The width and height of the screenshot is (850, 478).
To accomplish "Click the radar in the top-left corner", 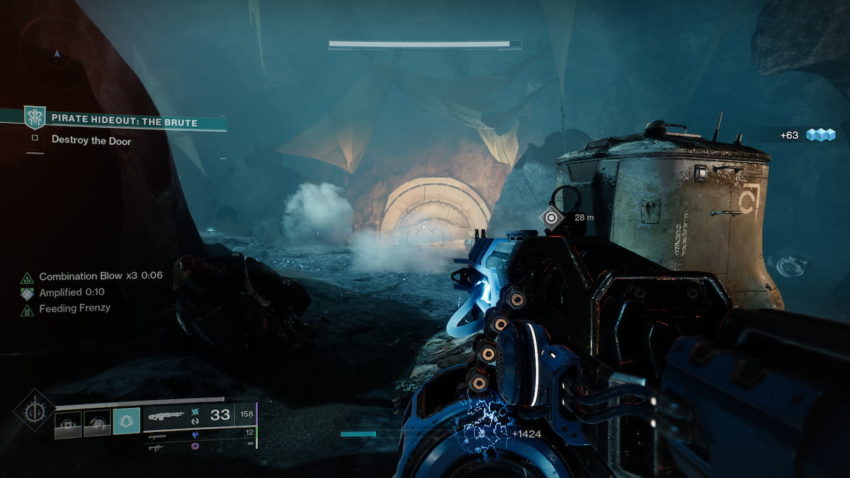I will [56, 50].
